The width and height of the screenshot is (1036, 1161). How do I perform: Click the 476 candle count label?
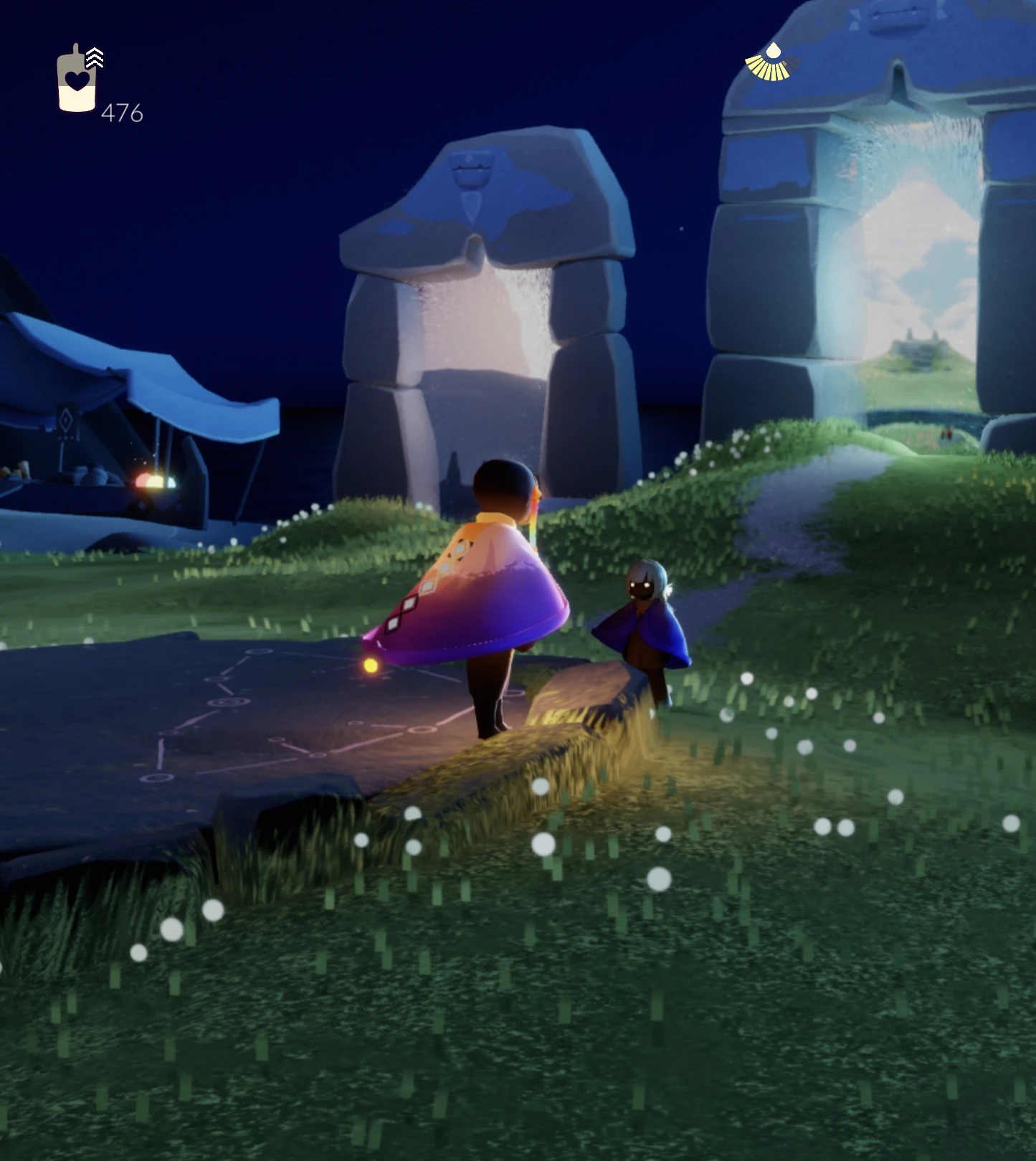tap(124, 113)
